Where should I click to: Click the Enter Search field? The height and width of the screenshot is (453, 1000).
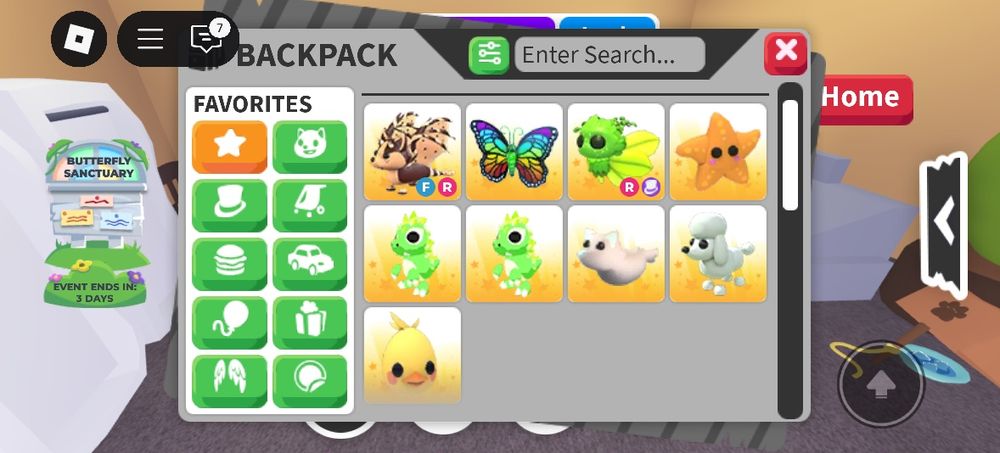point(609,54)
